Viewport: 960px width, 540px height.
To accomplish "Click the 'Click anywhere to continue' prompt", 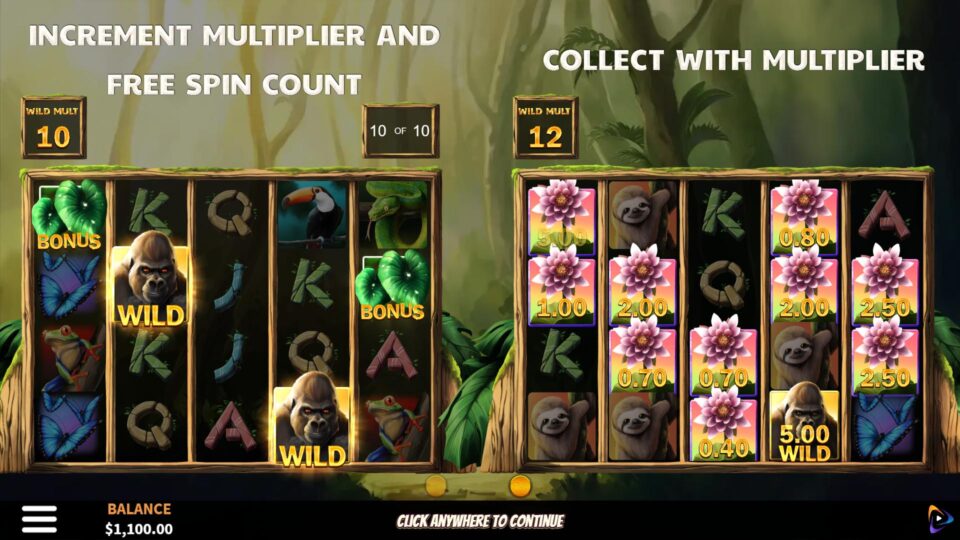I will (x=480, y=521).
